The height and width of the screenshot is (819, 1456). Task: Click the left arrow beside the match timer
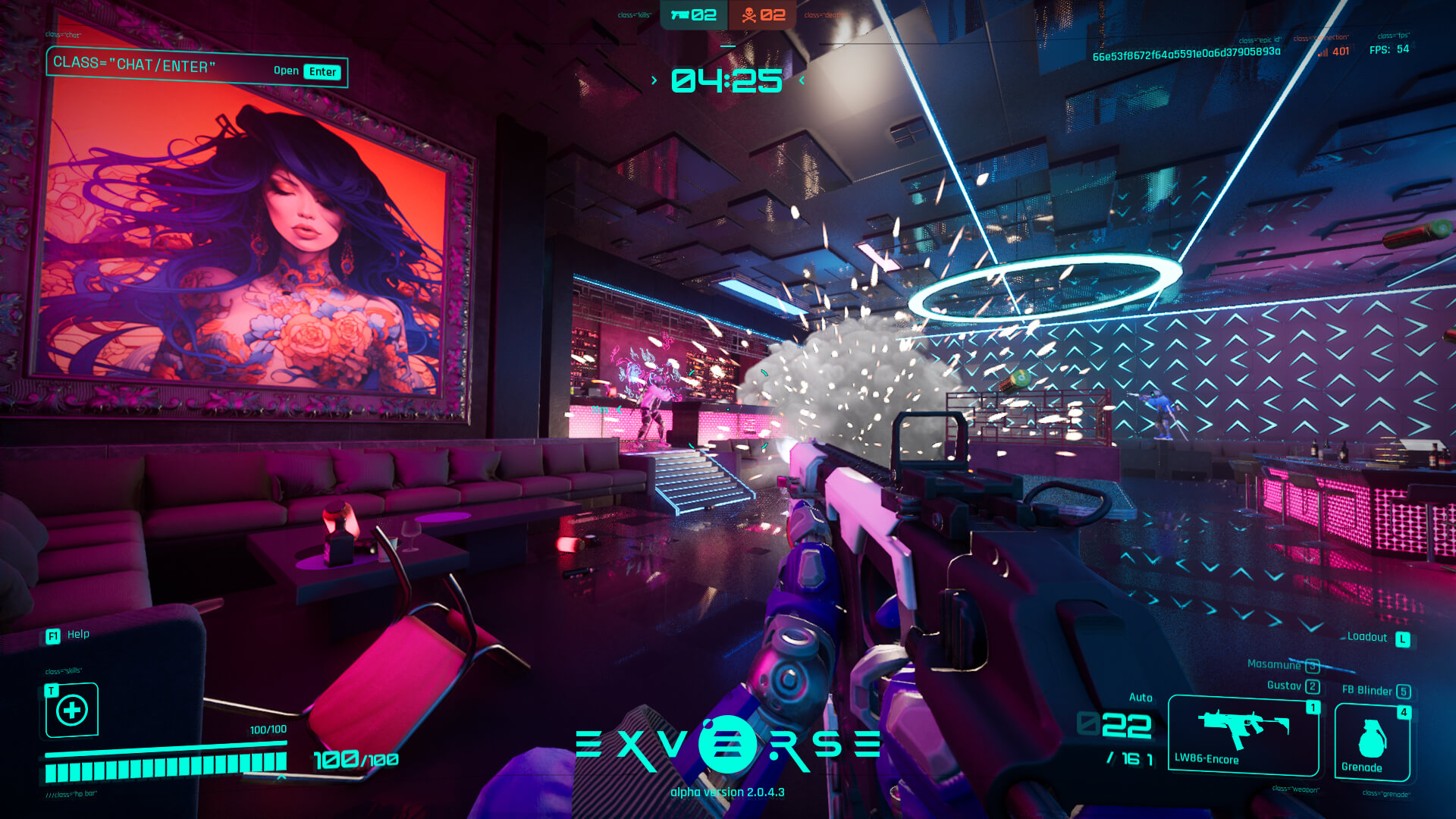point(654,78)
